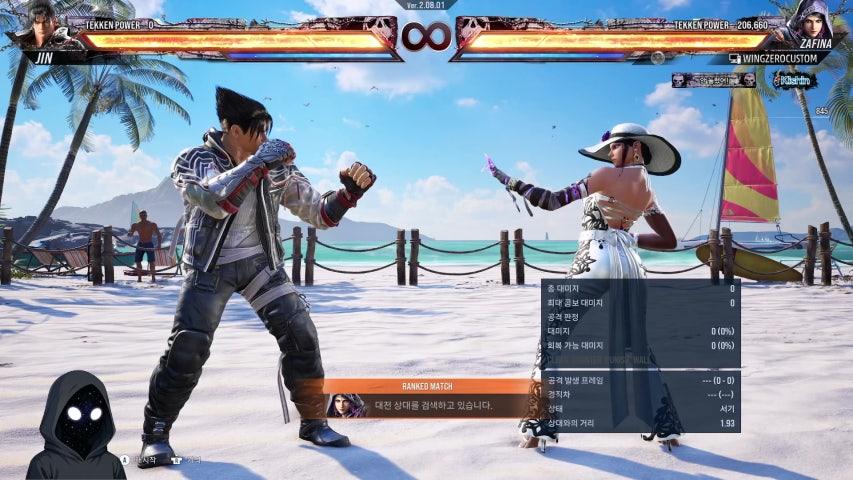Select Zafina's character portrait in the corner

(811, 24)
